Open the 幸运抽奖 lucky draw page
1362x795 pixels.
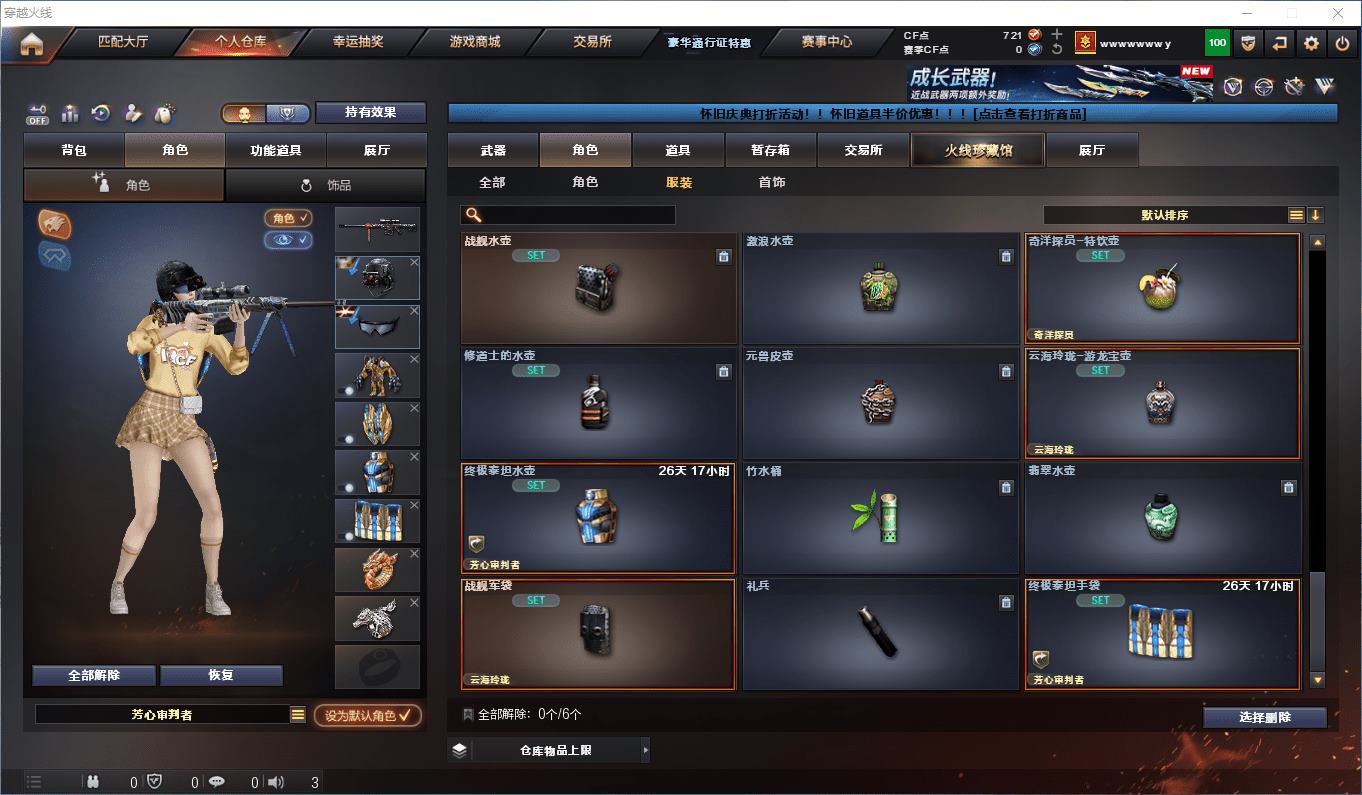click(358, 42)
